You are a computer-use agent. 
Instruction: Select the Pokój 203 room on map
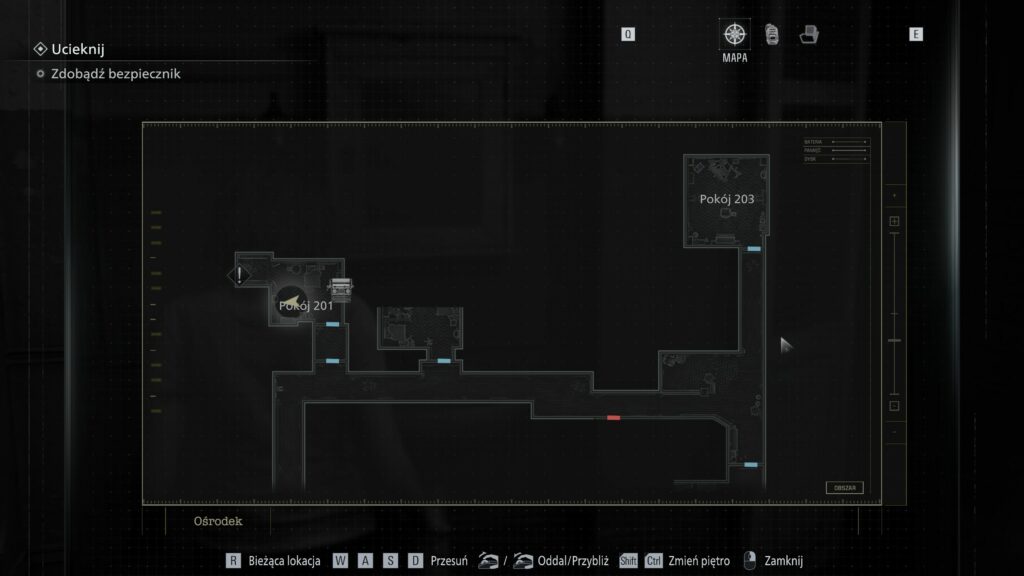tap(727, 199)
